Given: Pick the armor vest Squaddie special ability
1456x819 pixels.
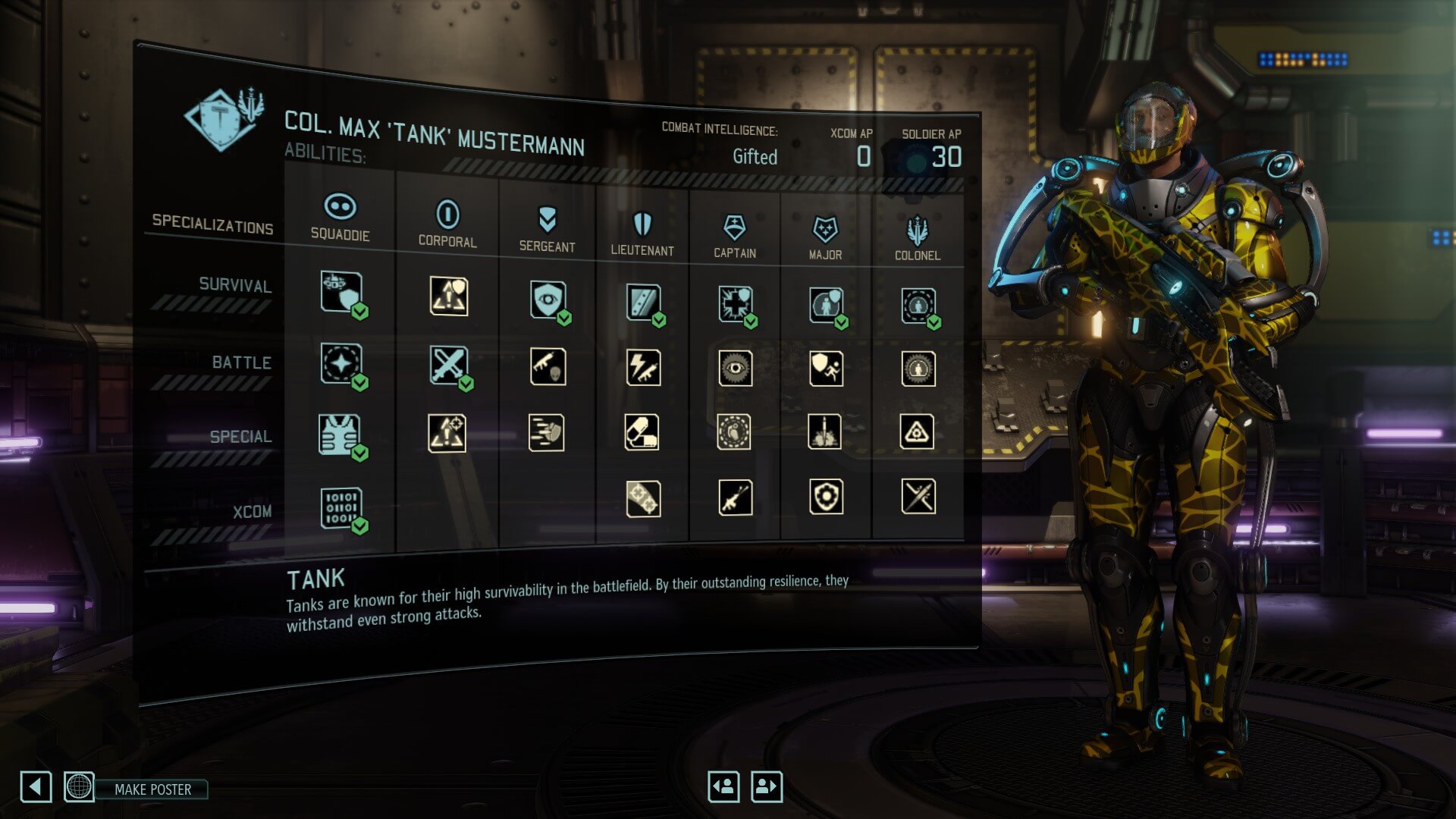Looking at the screenshot, I should coord(340,435).
